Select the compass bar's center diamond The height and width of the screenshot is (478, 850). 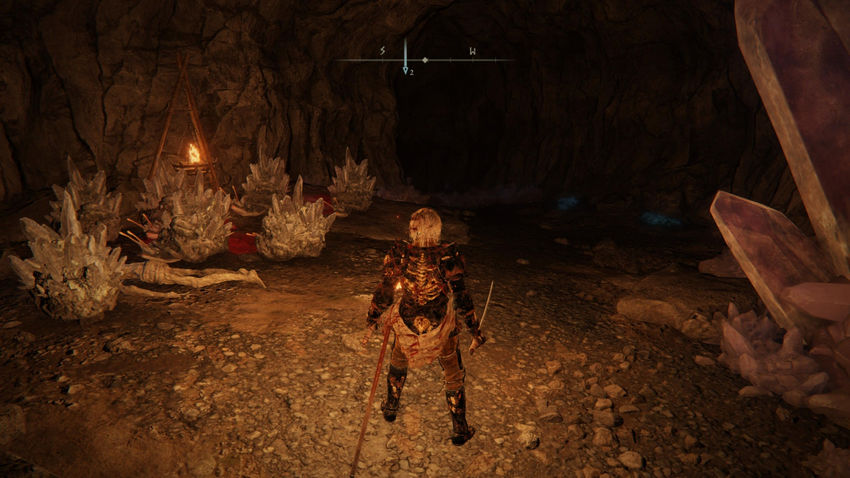click(x=425, y=60)
